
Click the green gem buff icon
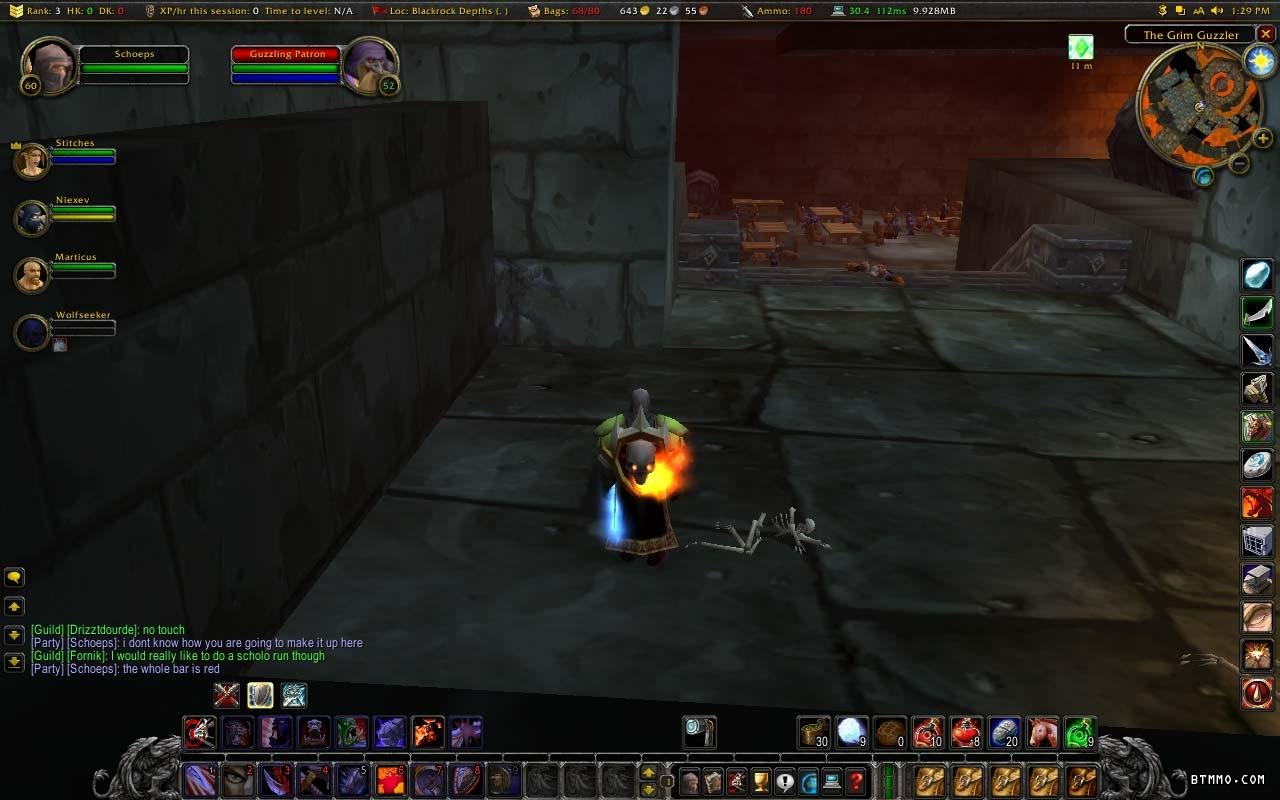point(1080,47)
